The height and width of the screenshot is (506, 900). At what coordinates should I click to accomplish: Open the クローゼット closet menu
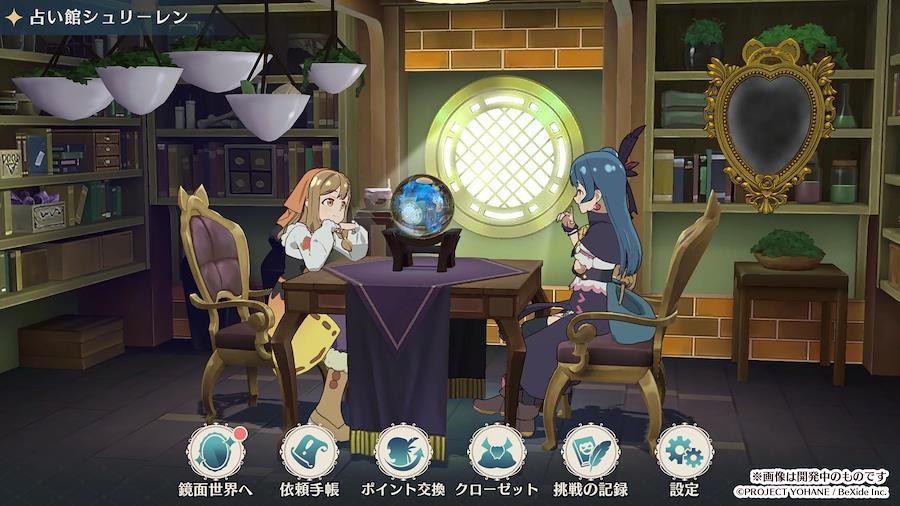click(x=497, y=452)
